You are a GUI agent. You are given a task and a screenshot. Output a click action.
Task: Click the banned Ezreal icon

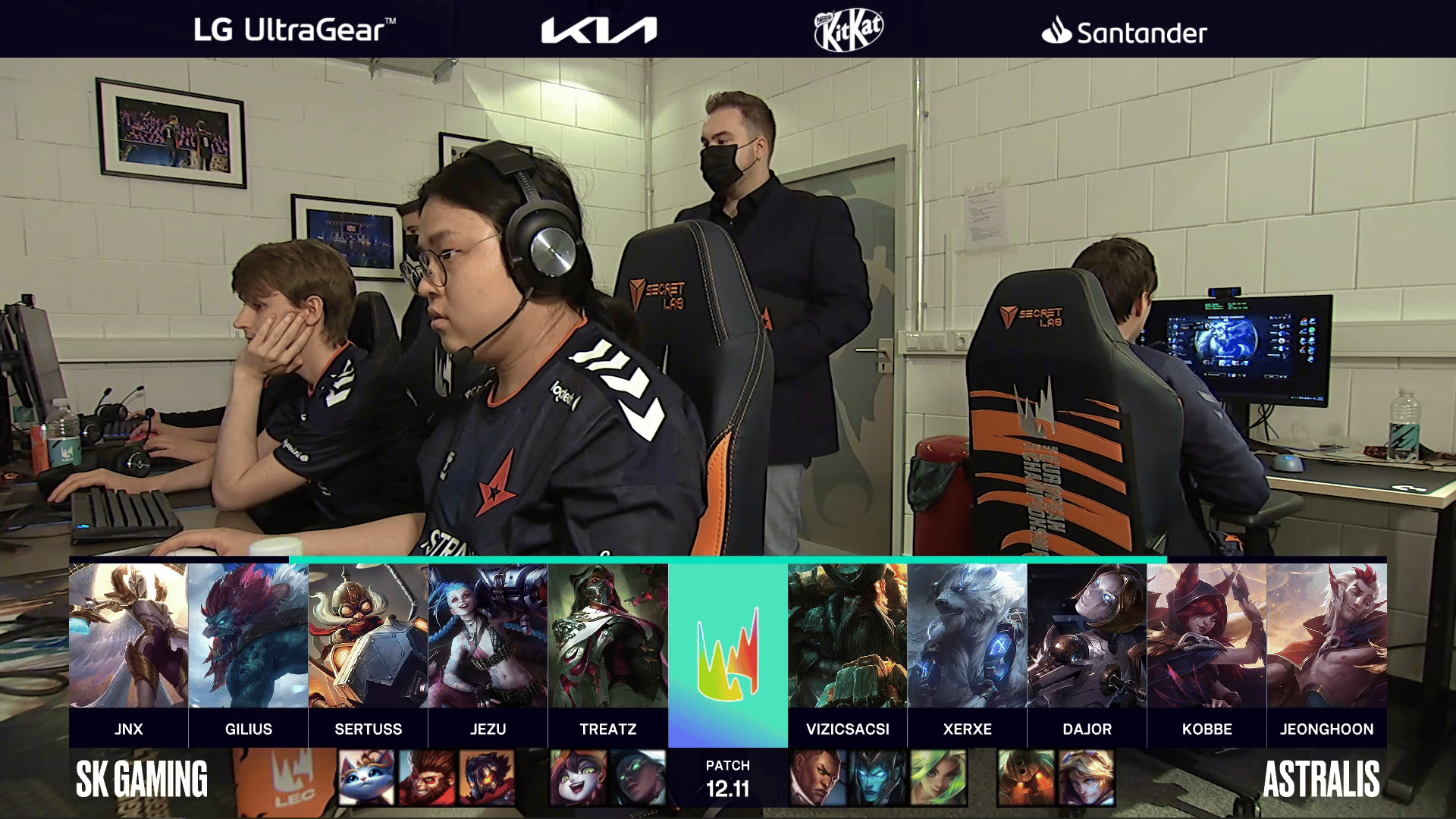click(1086, 777)
